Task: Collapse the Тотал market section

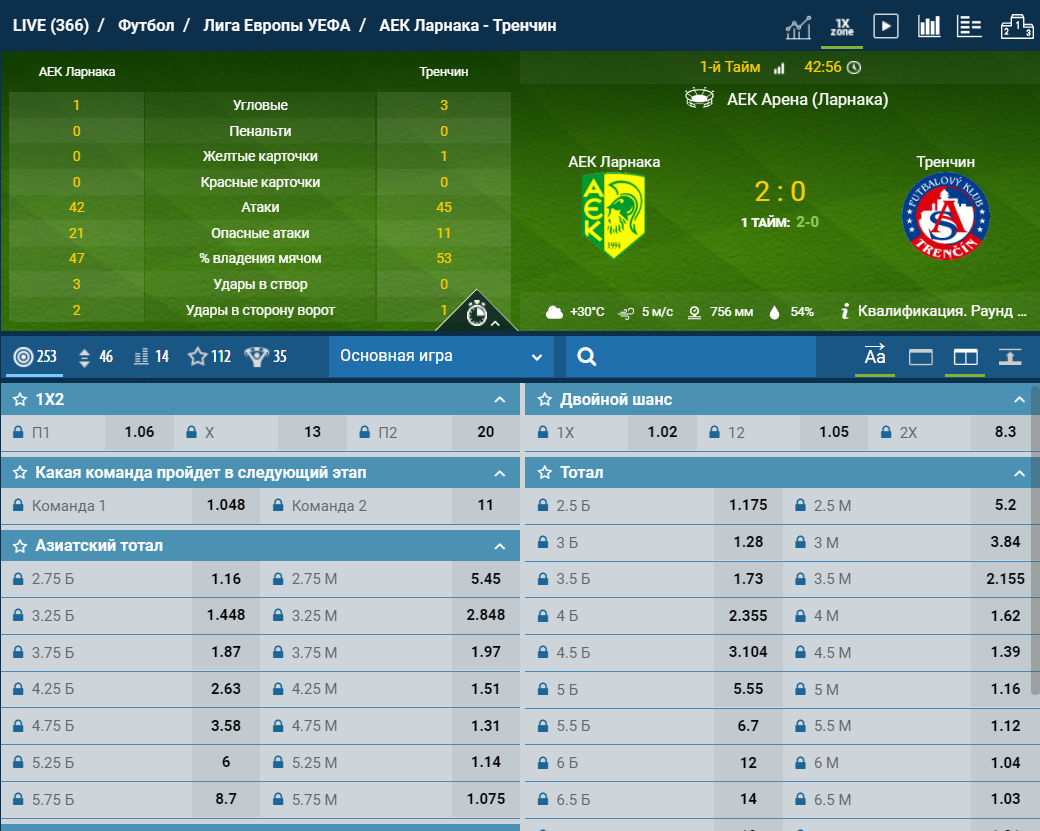Action: (x=1019, y=473)
